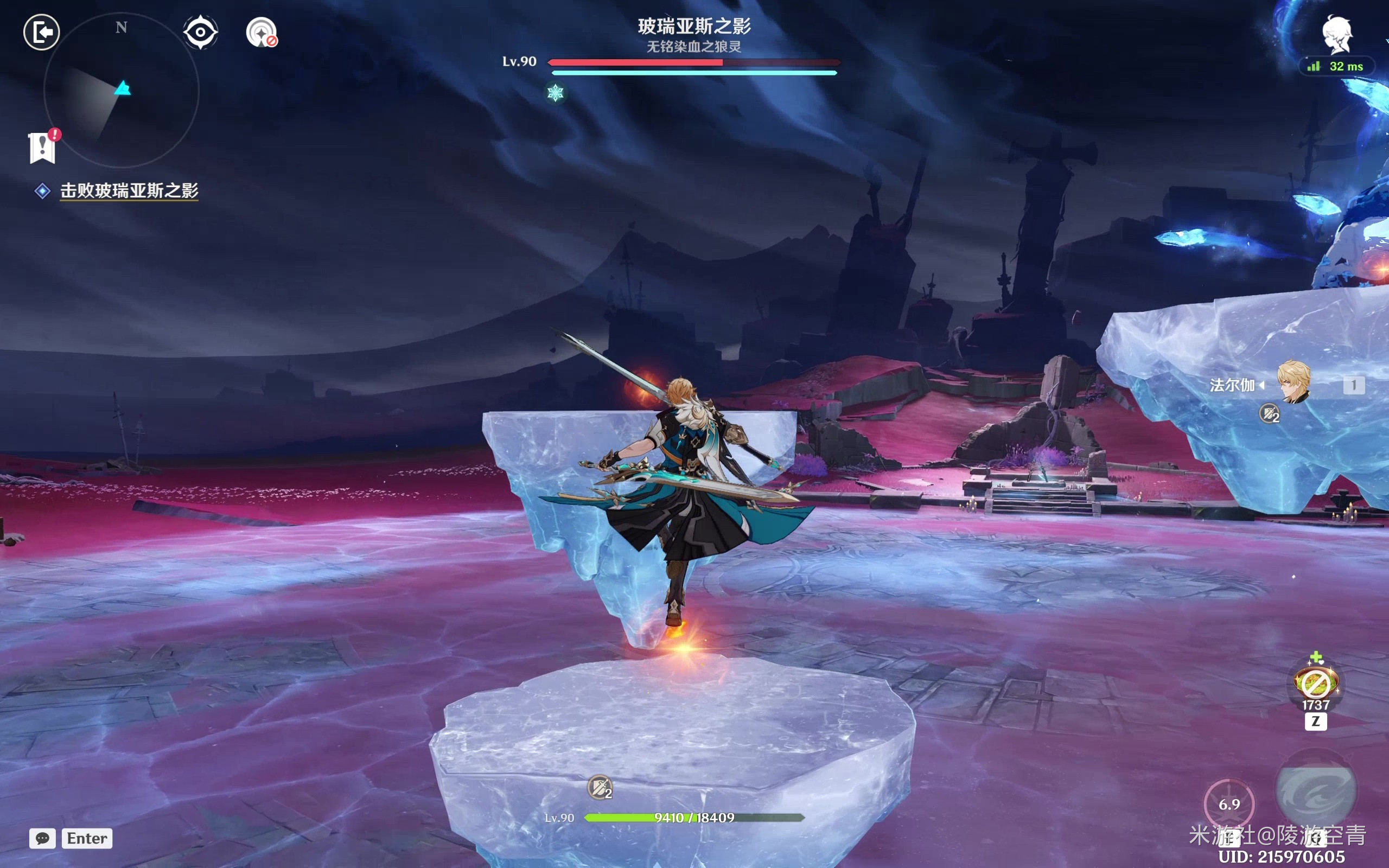Trigger the elemental skill on 6.9 cooldown

(x=1229, y=803)
